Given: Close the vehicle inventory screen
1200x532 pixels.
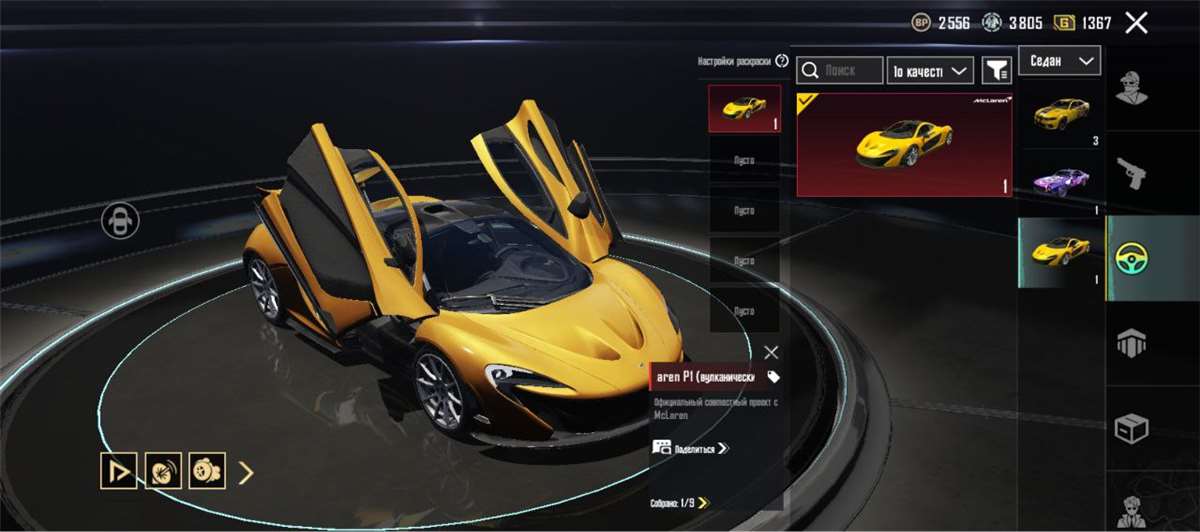Looking at the screenshot, I should (1136, 23).
